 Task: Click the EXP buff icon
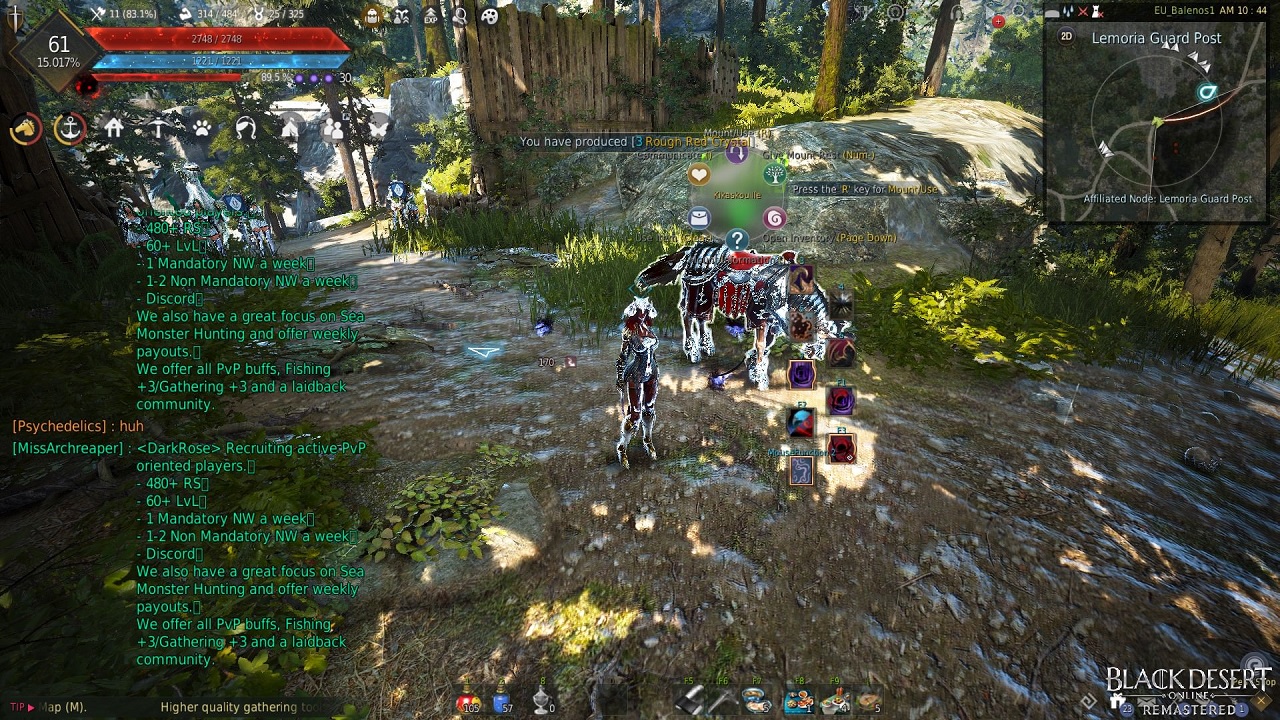(431, 15)
